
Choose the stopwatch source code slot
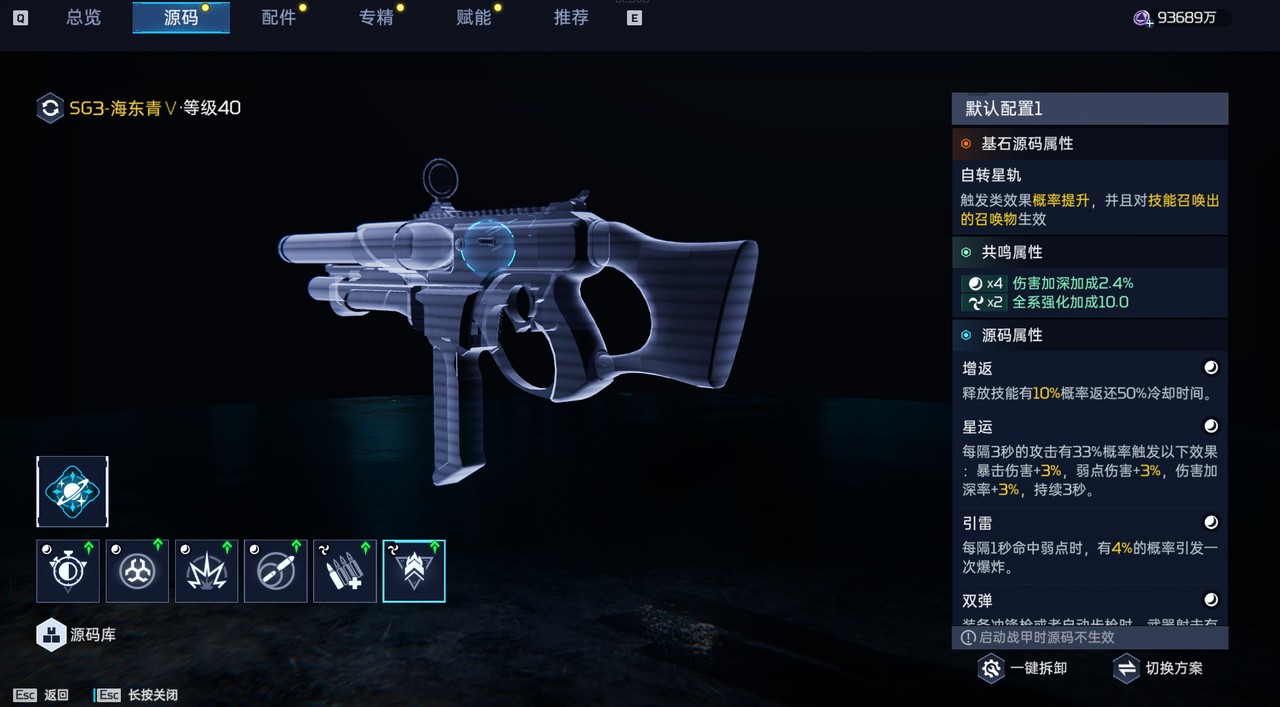(68, 571)
